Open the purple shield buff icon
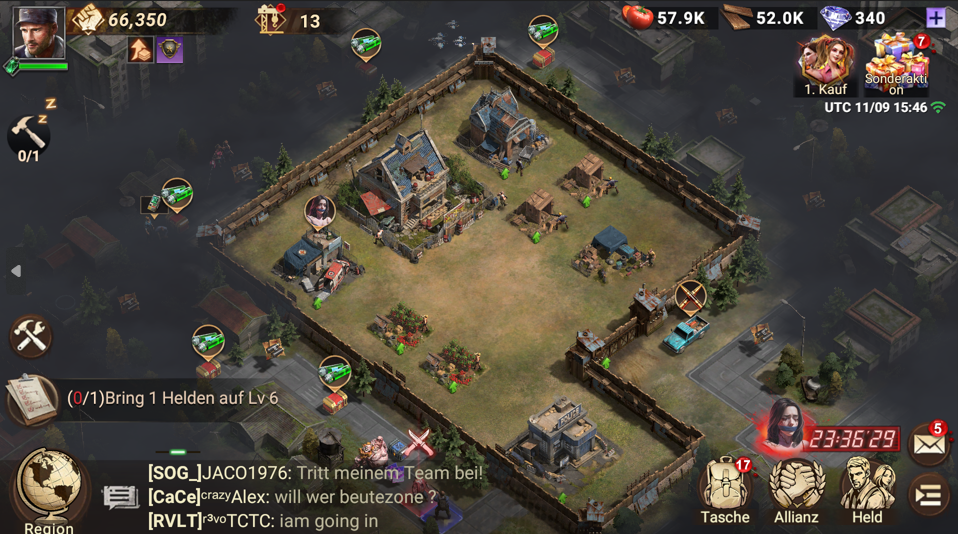958x534 pixels. (170, 50)
